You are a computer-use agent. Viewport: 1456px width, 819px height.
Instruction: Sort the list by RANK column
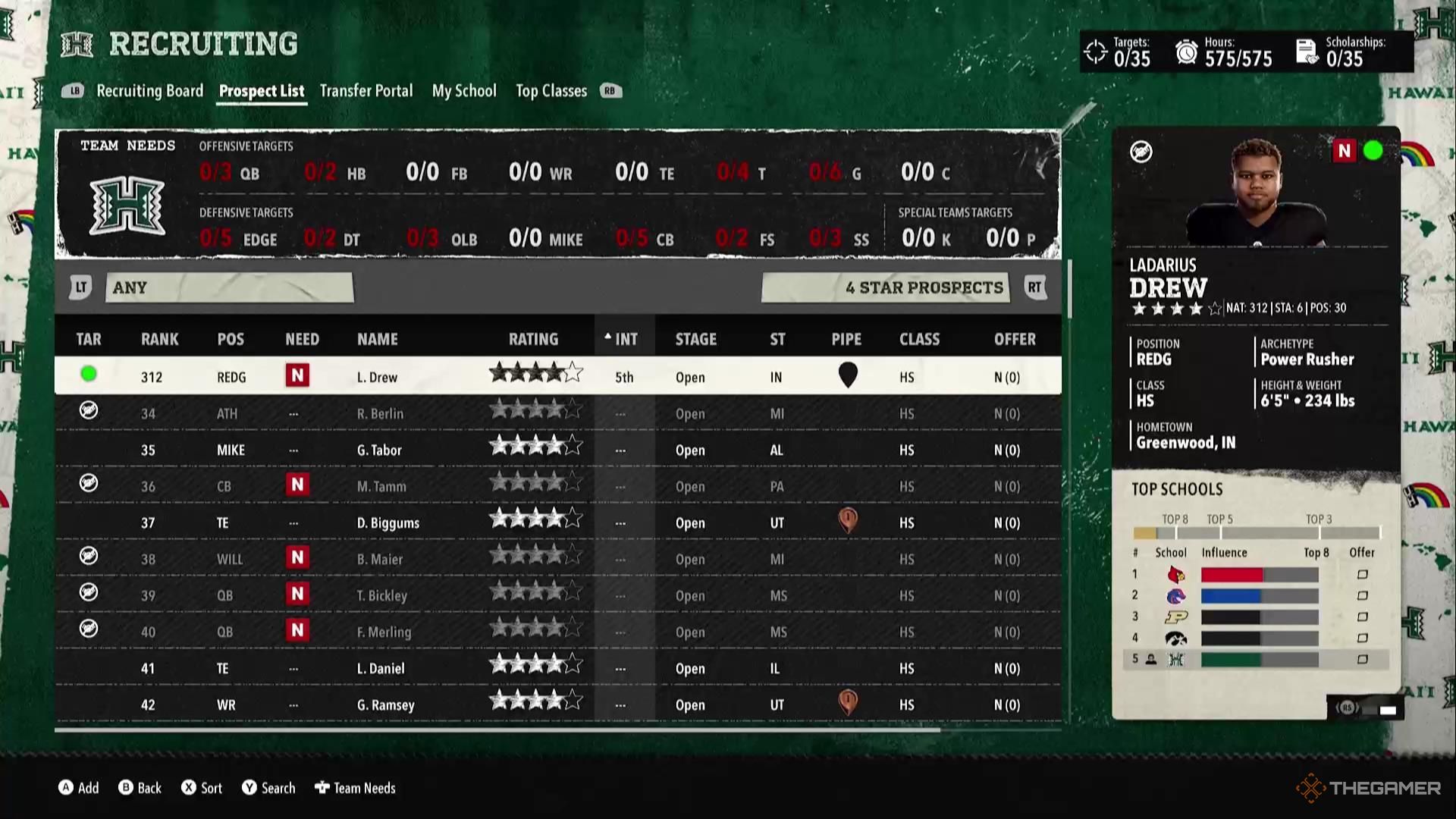click(159, 339)
